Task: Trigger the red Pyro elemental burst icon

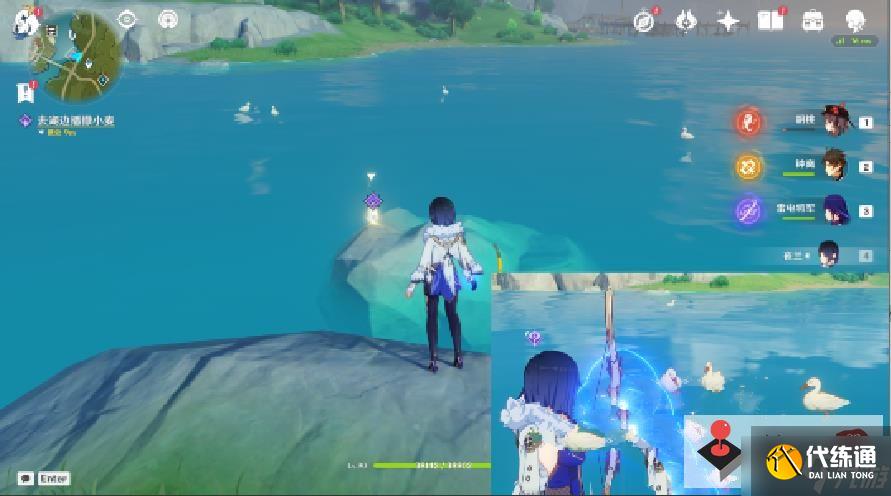Action: (747, 123)
